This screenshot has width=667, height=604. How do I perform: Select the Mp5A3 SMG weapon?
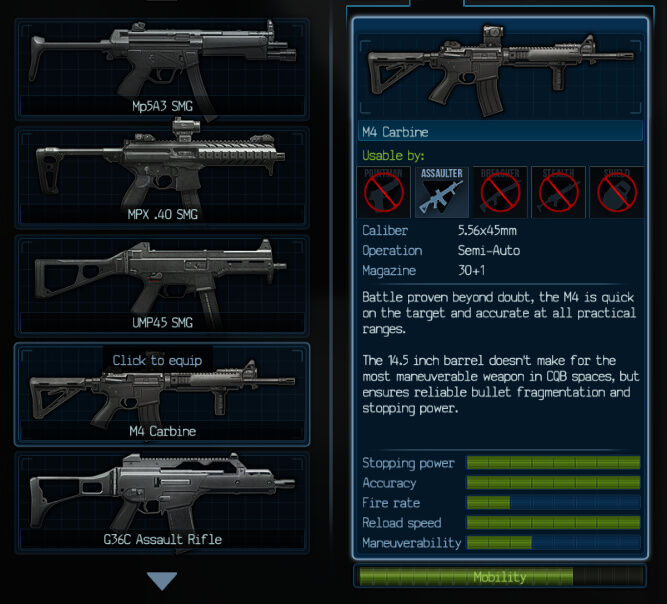[x=161, y=68]
